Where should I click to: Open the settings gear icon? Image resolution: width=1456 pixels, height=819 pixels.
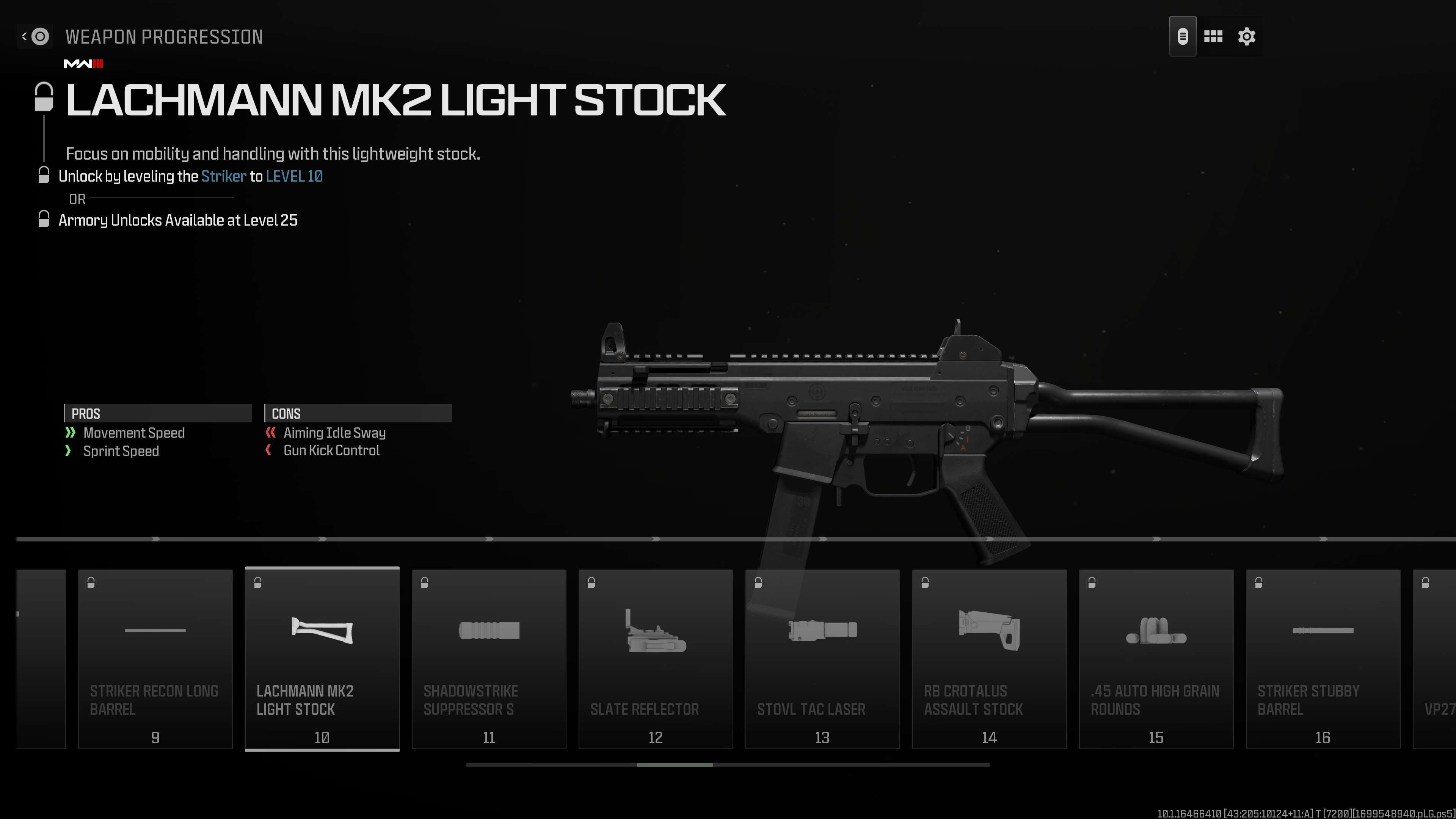pos(1246,37)
